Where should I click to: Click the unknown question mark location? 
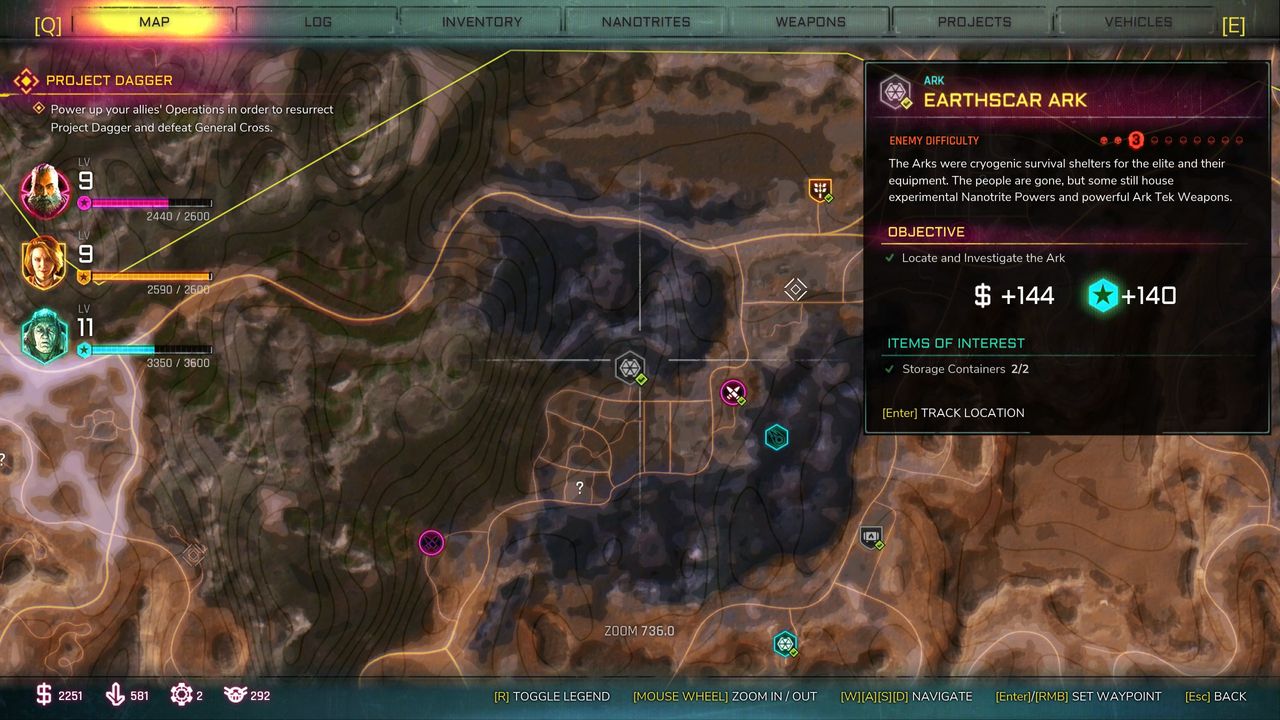(x=579, y=488)
